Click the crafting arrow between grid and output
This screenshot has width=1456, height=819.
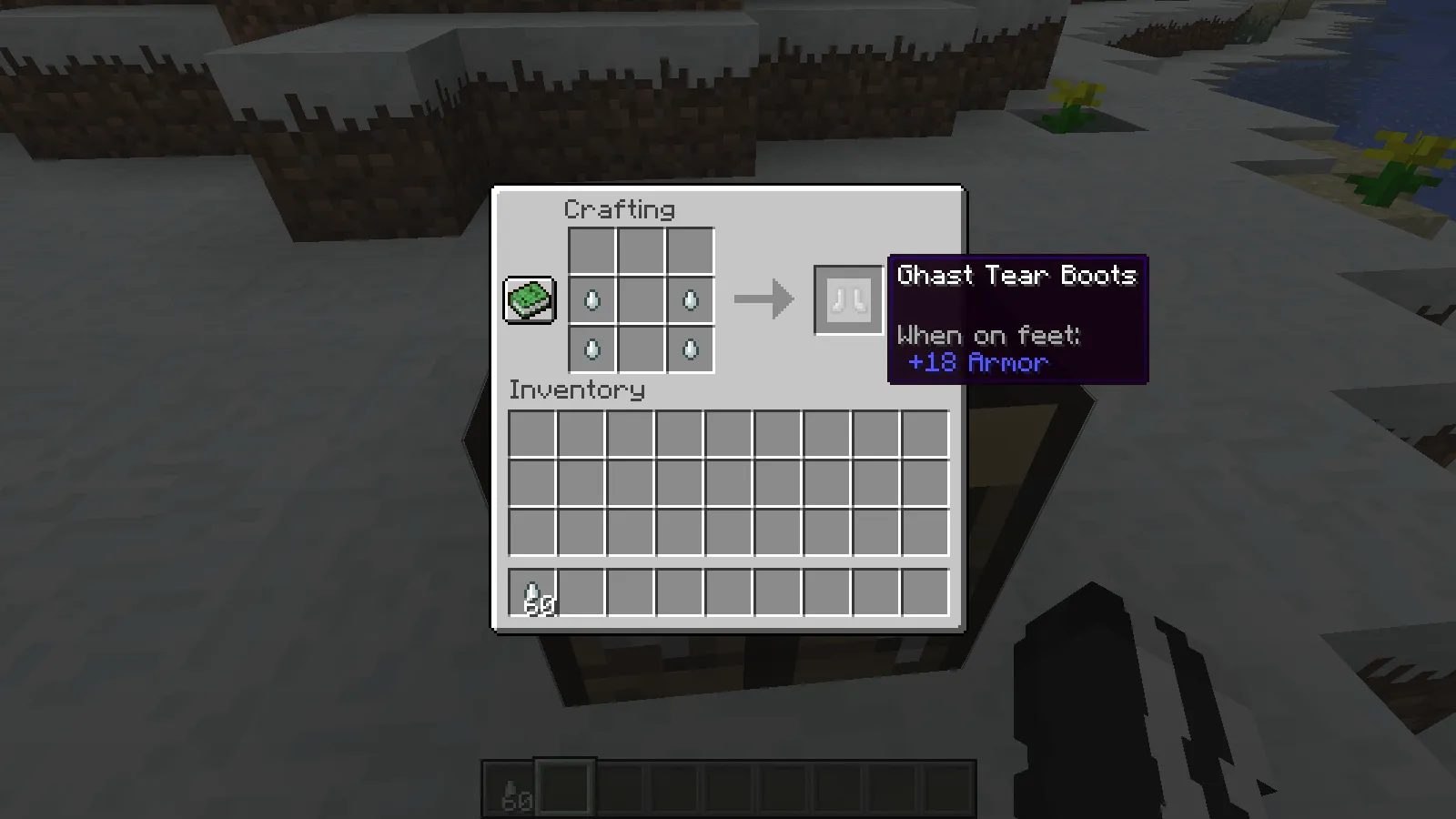pyautogui.click(x=763, y=298)
